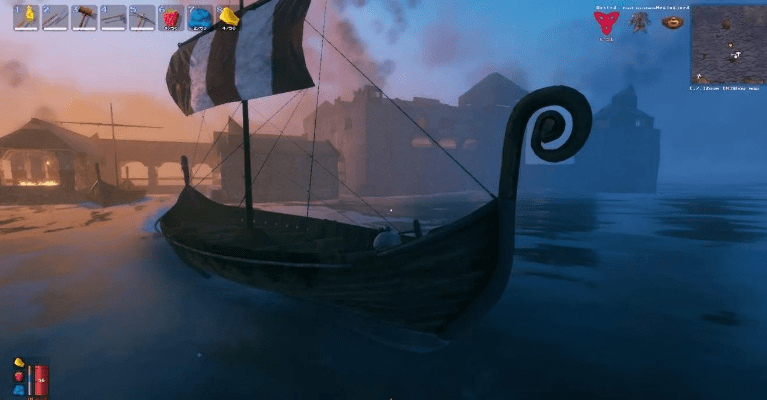Choose the item in hotbar slot 2
This screenshot has height=400, width=767.
pyautogui.click(x=55, y=17)
